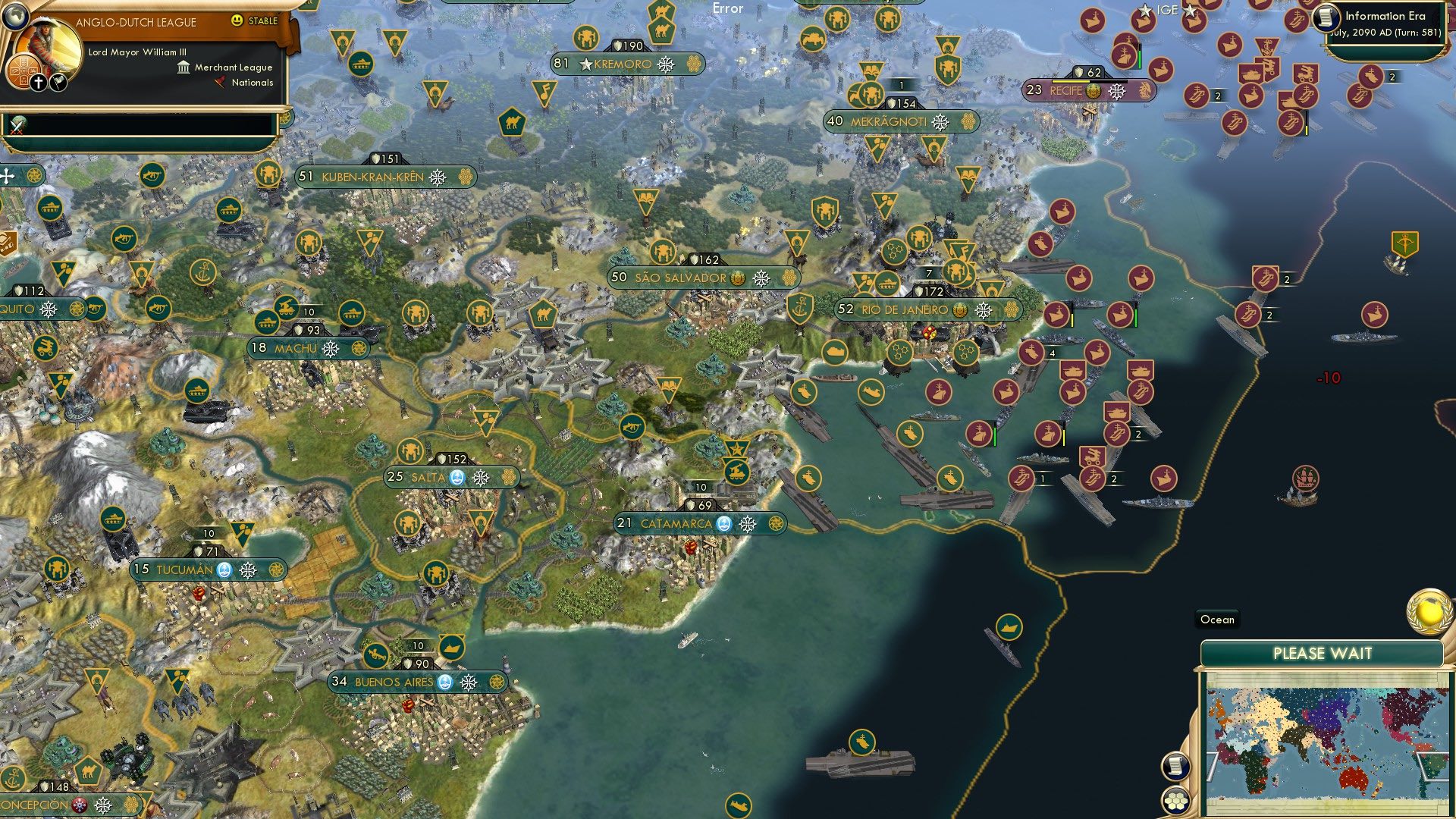1456x819 pixels.
Task: Click the PLEASE WAIT banner
Action: (x=1323, y=653)
